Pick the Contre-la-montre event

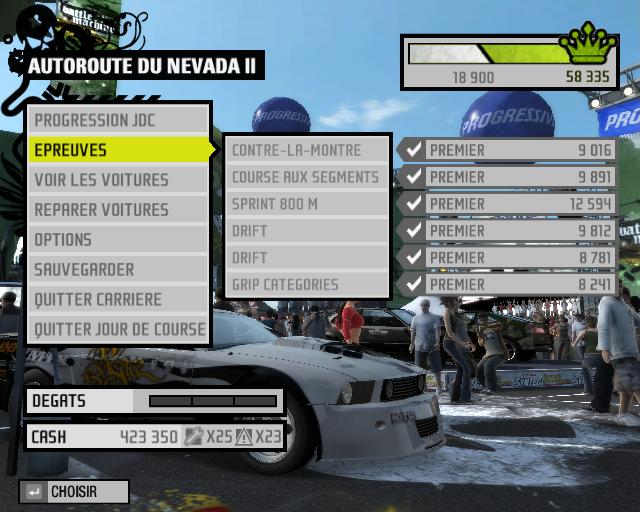tap(306, 150)
